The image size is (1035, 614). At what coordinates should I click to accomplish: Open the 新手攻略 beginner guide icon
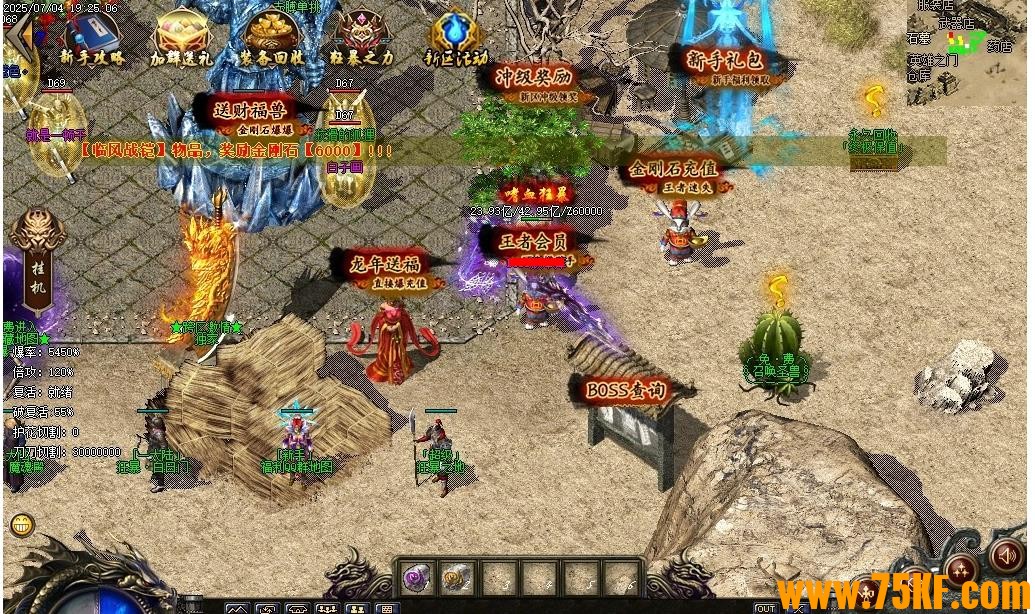click(x=92, y=38)
